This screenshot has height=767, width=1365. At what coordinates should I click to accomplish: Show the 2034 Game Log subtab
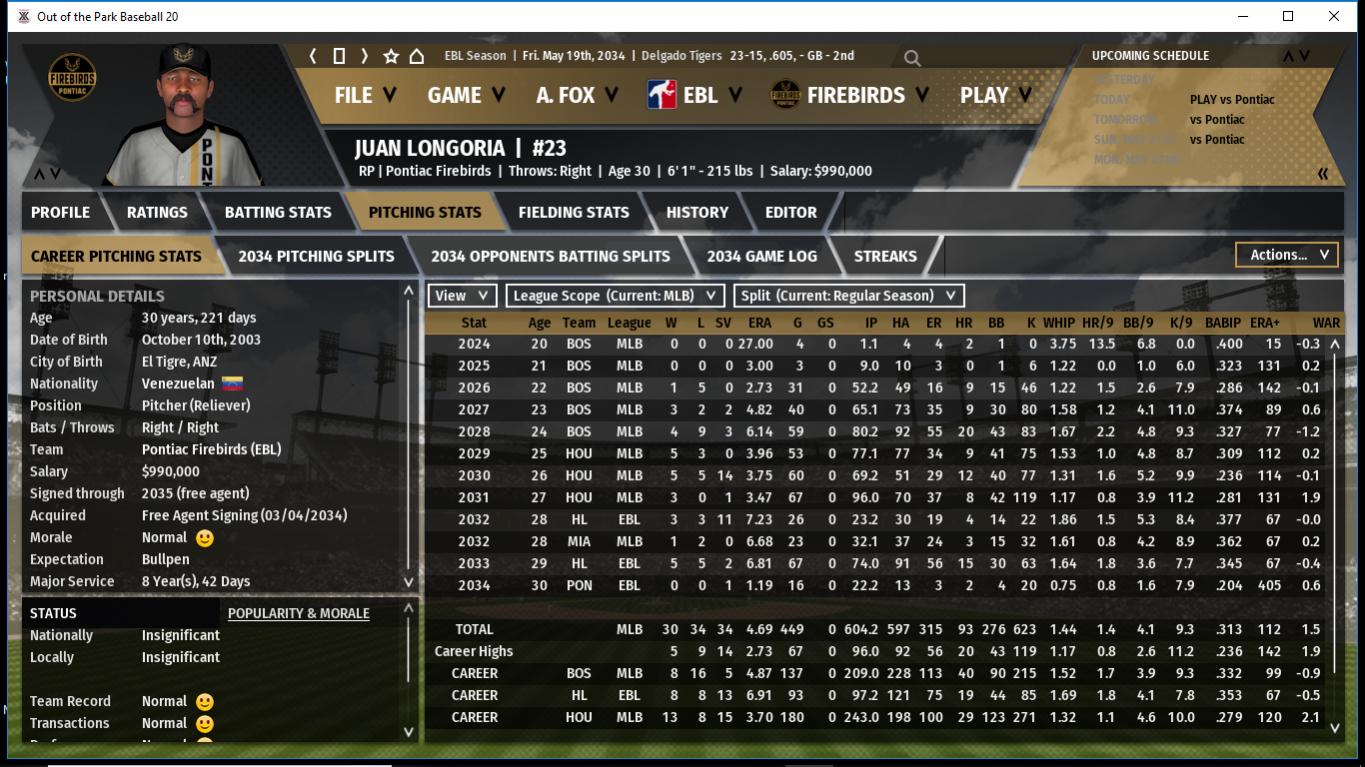[x=761, y=256]
